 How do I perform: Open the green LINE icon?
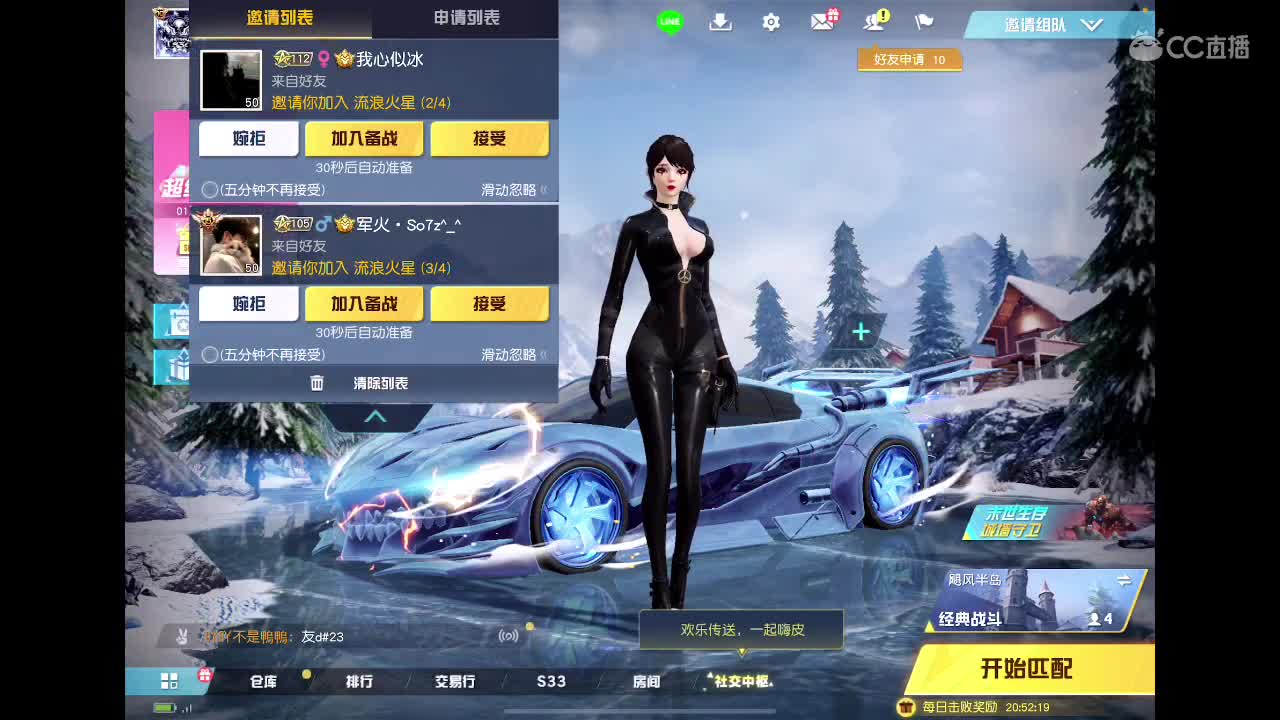(668, 20)
